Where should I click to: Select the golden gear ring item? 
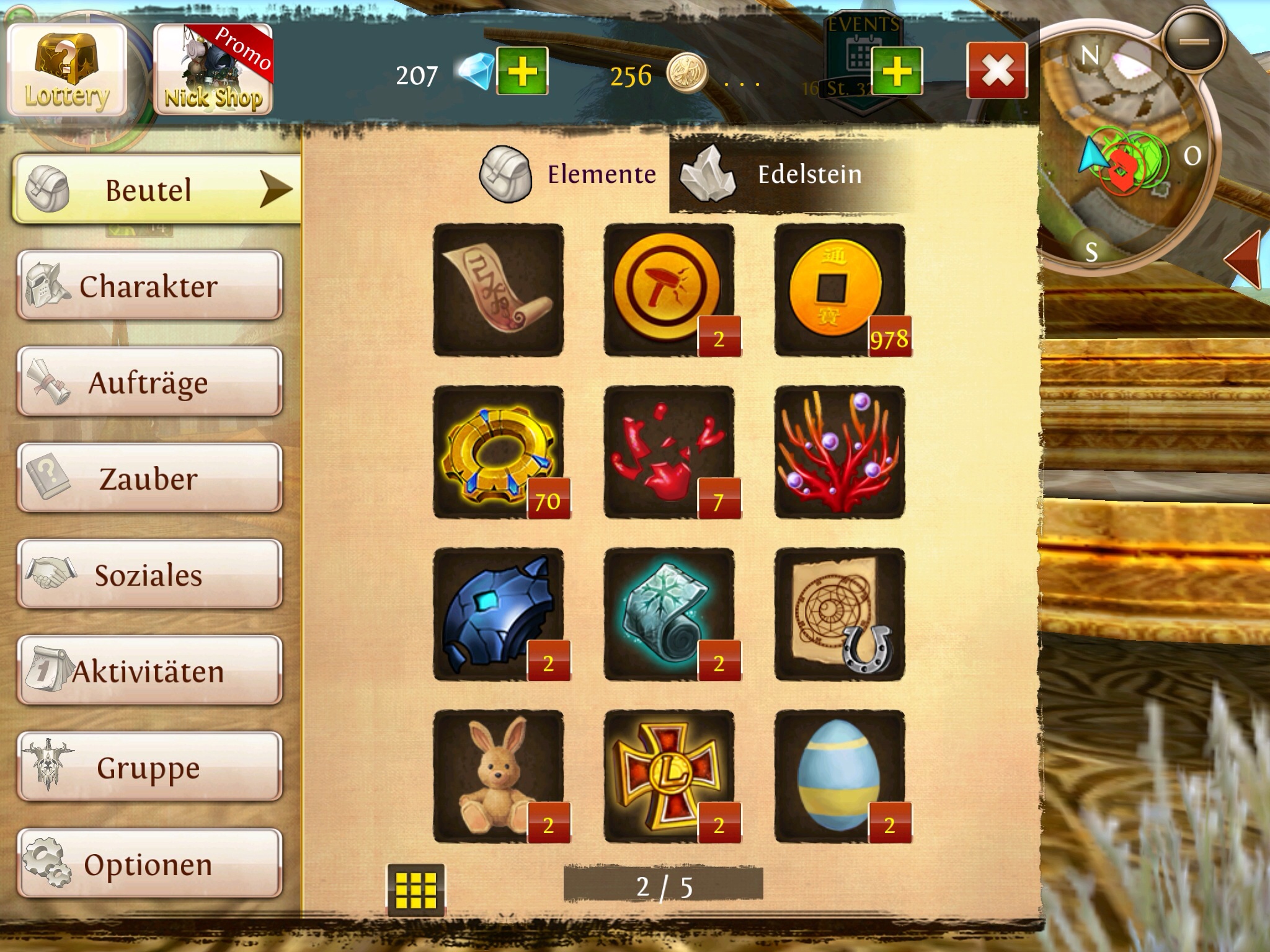(499, 452)
